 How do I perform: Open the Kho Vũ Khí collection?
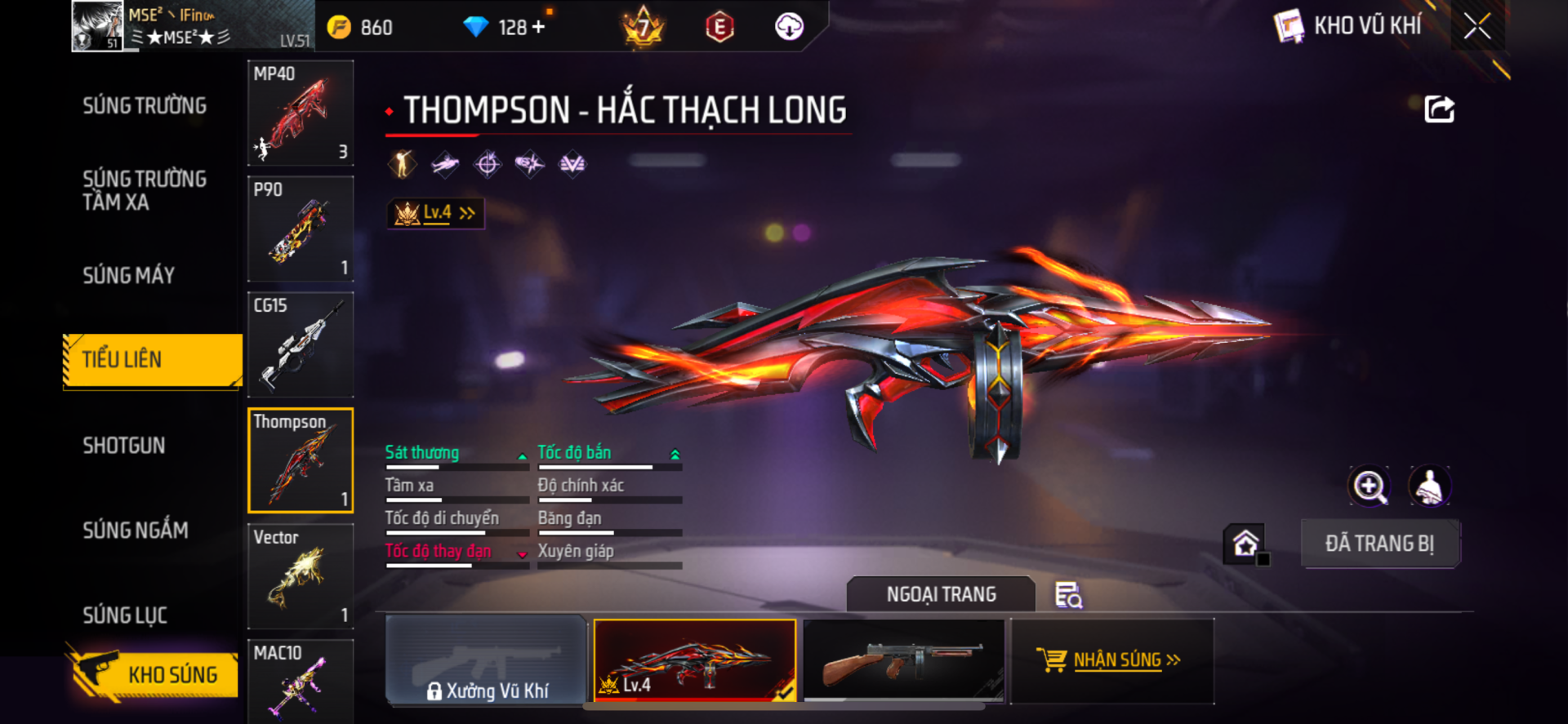(1349, 26)
